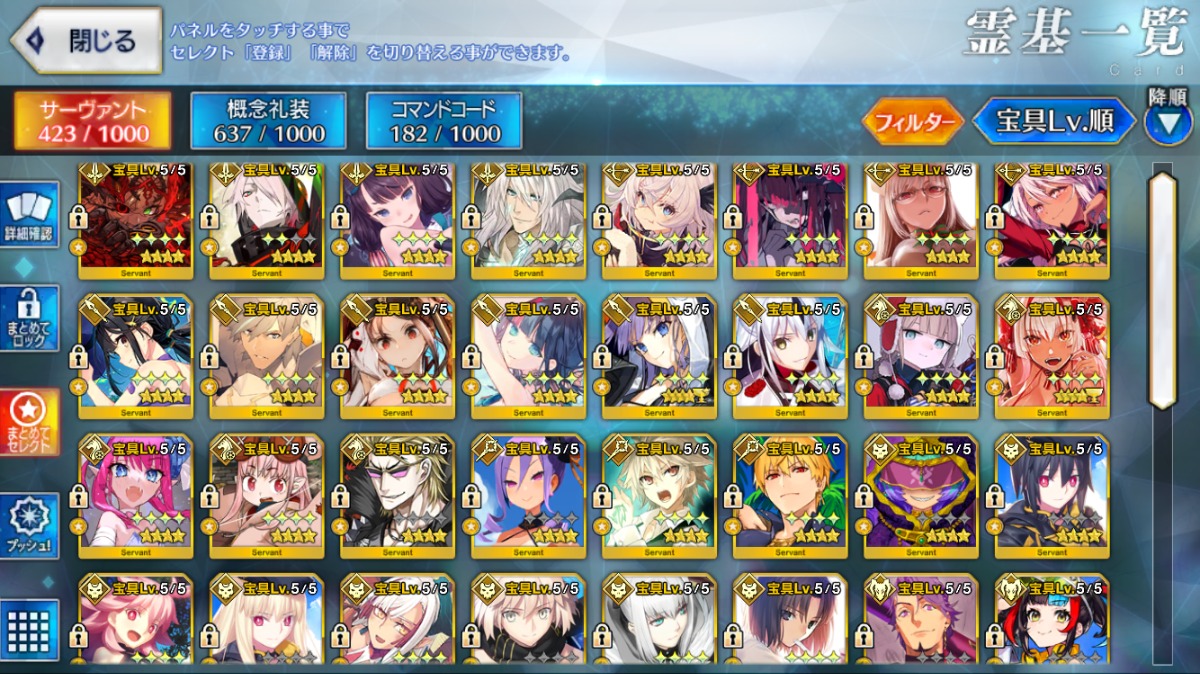
Task: Show the コマンドコード tab
Action: (444, 122)
